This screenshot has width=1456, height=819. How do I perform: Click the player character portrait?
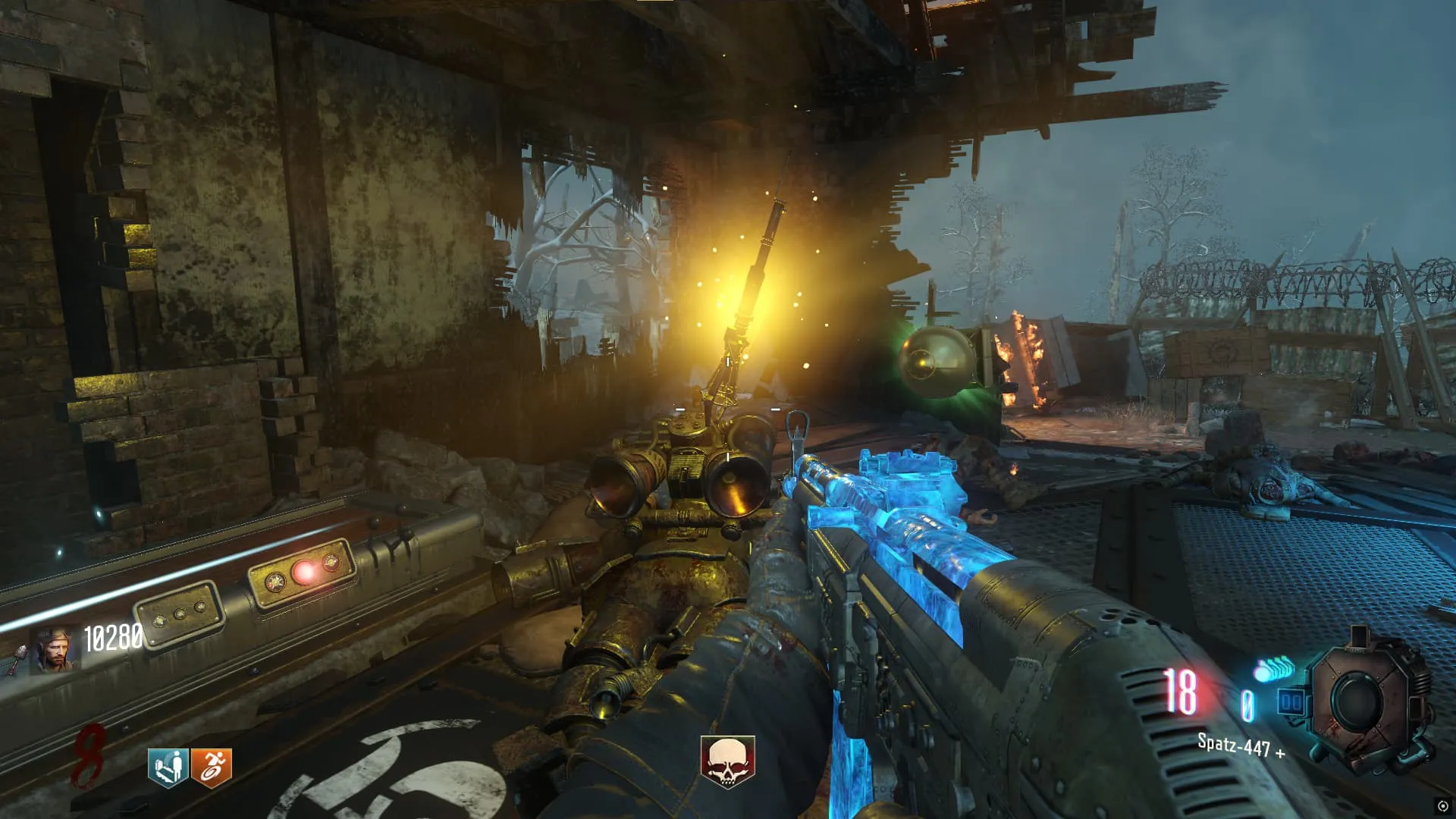(x=53, y=650)
